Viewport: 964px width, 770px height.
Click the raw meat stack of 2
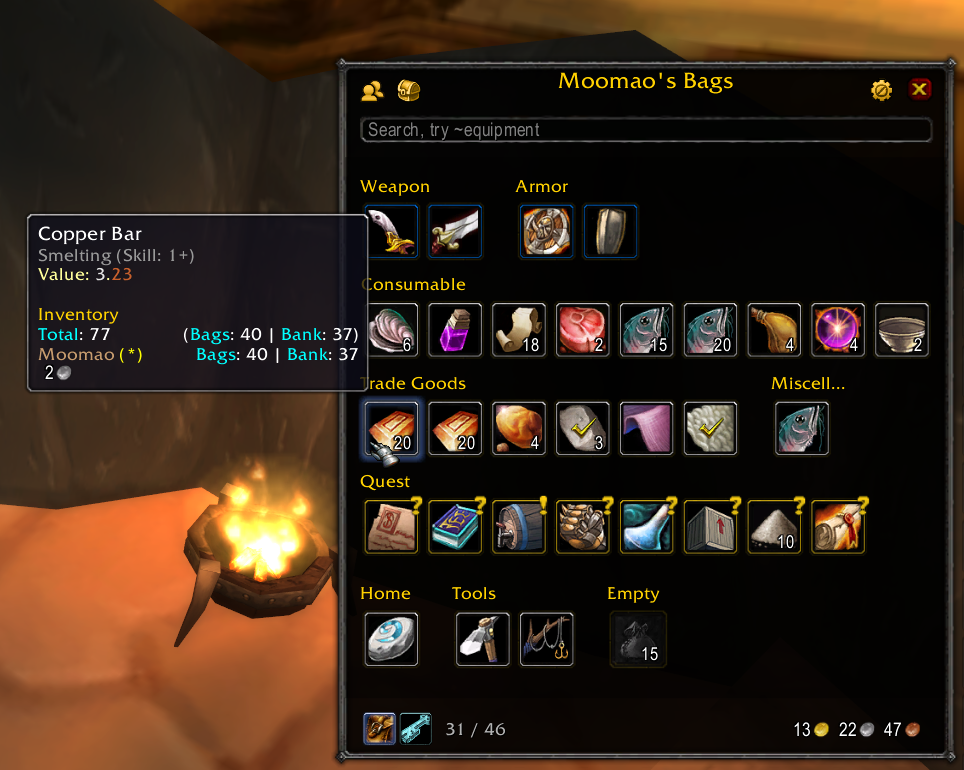click(583, 330)
